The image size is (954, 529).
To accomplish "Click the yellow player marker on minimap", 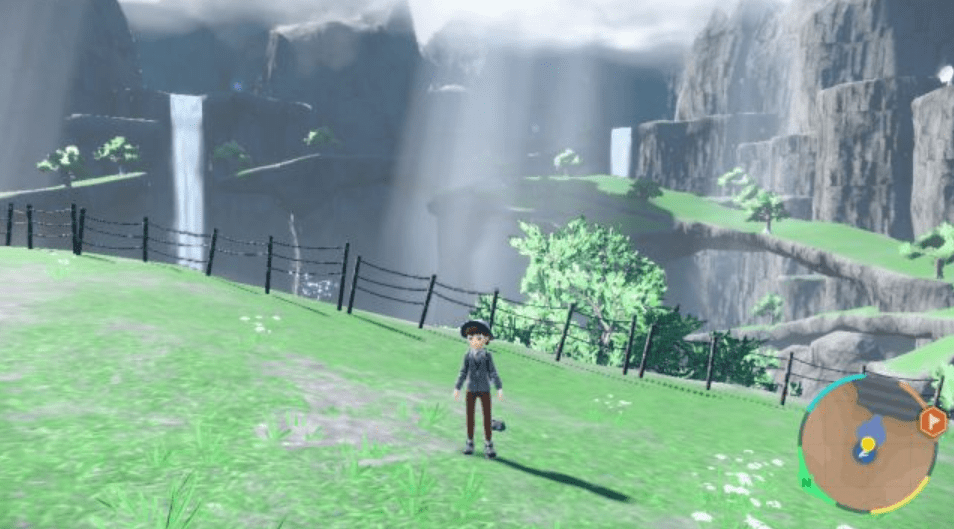I will click(867, 443).
